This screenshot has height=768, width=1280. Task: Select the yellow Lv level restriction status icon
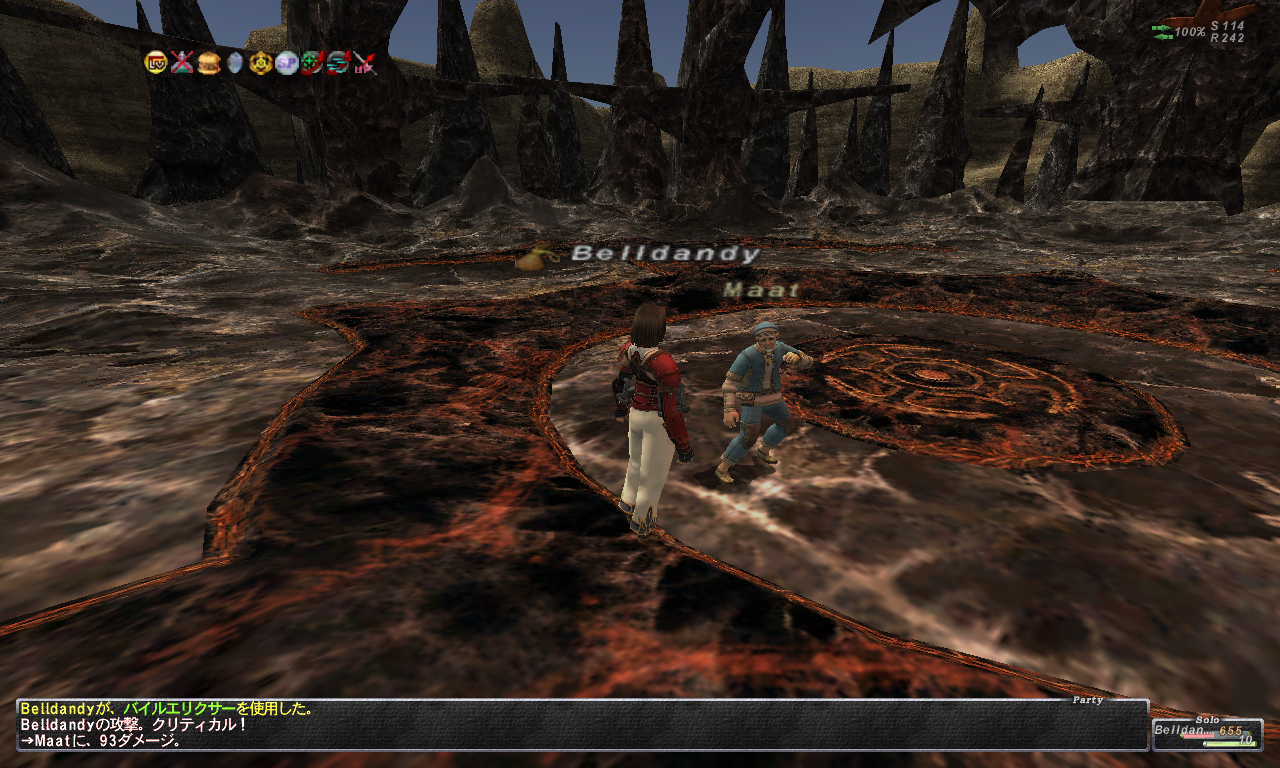coord(156,63)
